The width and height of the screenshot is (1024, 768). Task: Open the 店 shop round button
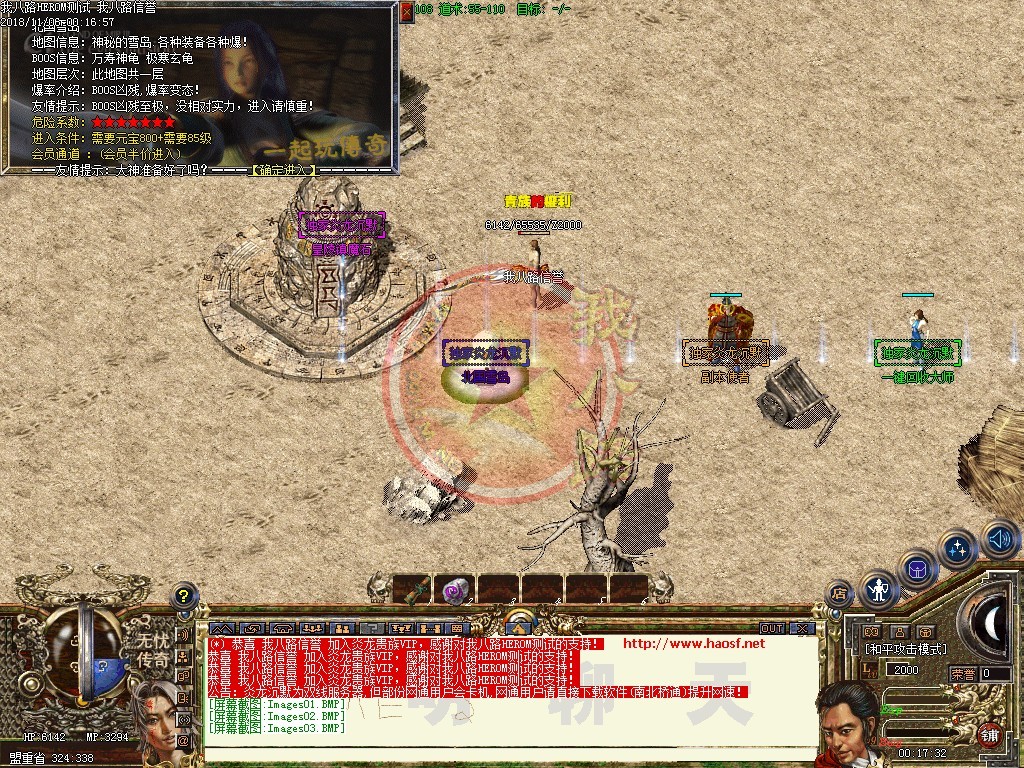(840, 594)
